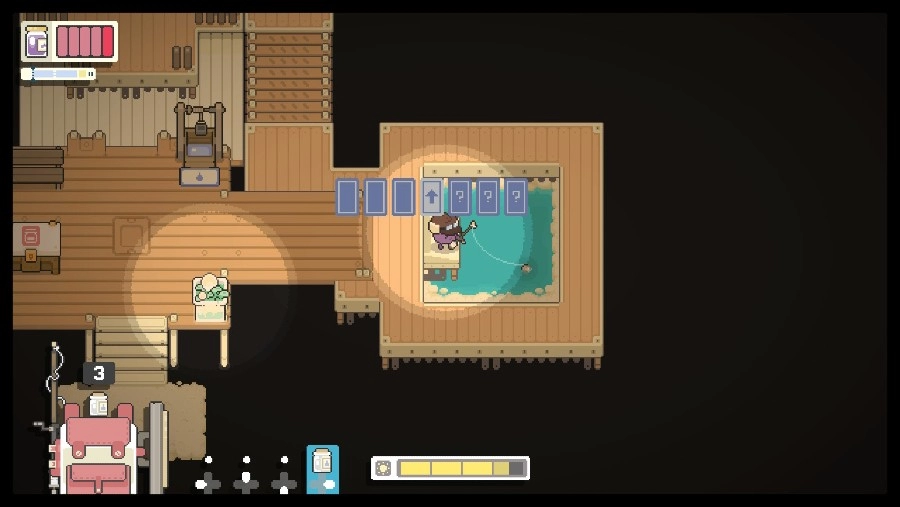Select the up-arrow fishing card
The height and width of the screenshot is (507, 900).
pyautogui.click(x=431, y=197)
